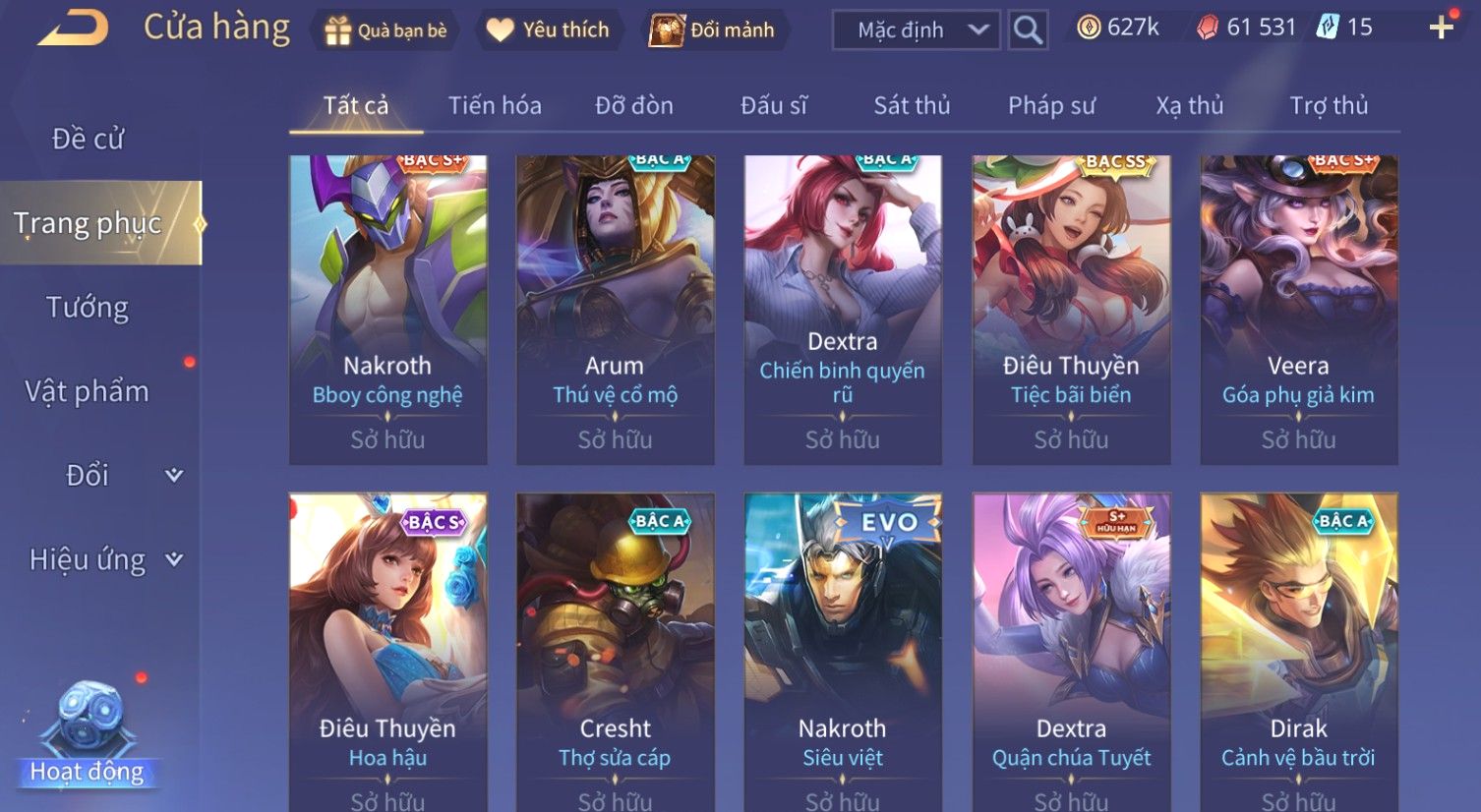
Task: Switch to the Pháp sư tab
Action: coord(1051,105)
